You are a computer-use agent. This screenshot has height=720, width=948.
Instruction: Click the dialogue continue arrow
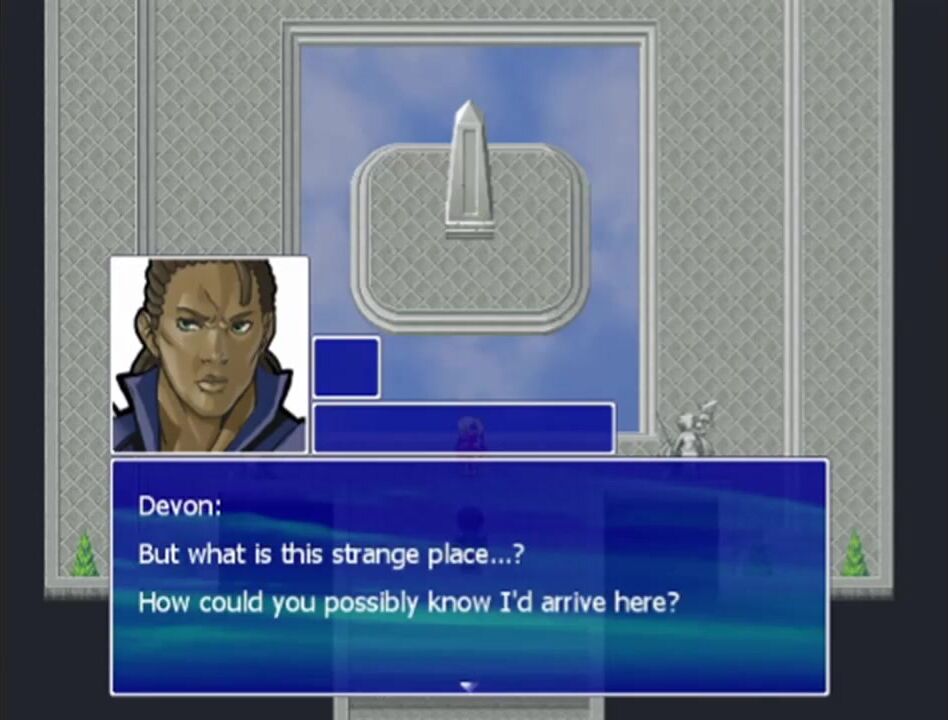tap(468, 686)
